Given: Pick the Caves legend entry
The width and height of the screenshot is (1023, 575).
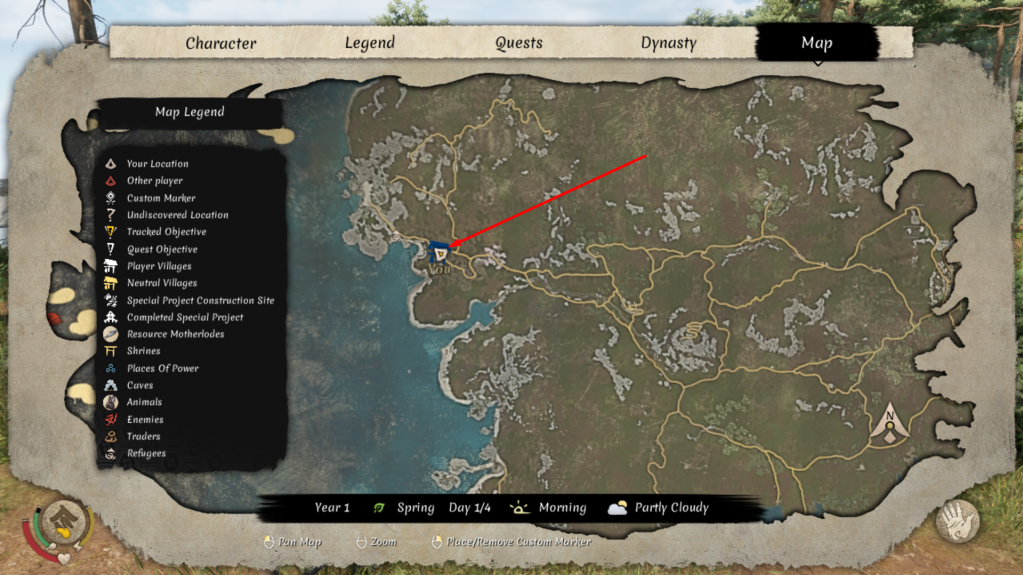Looking at the screenshot, I should pyautogui.click(x=140, y=385).
